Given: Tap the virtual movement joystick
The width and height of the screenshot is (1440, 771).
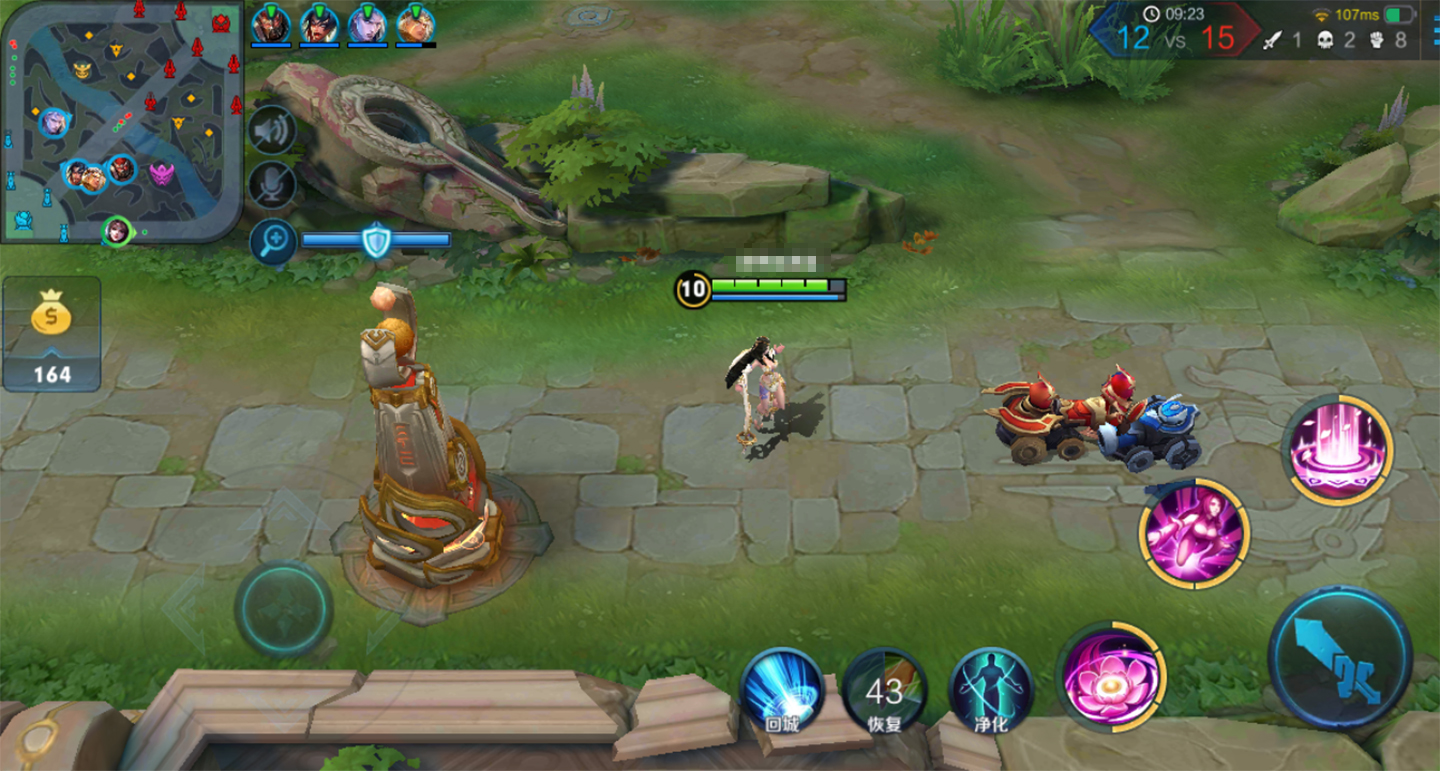Looking at the screenshot, I should [x=284, y=608].
